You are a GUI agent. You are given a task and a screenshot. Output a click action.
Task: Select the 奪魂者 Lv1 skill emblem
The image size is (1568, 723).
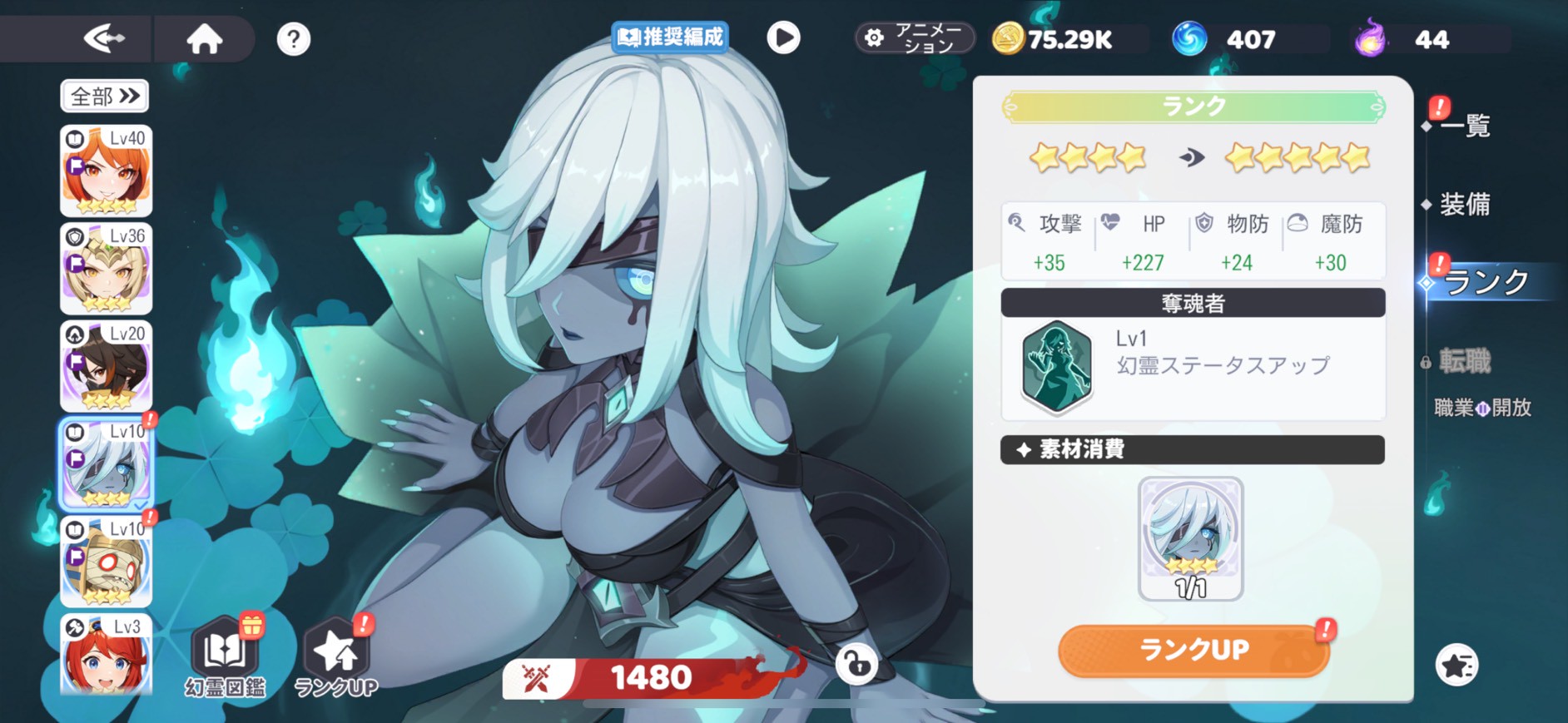[1055, 366]
